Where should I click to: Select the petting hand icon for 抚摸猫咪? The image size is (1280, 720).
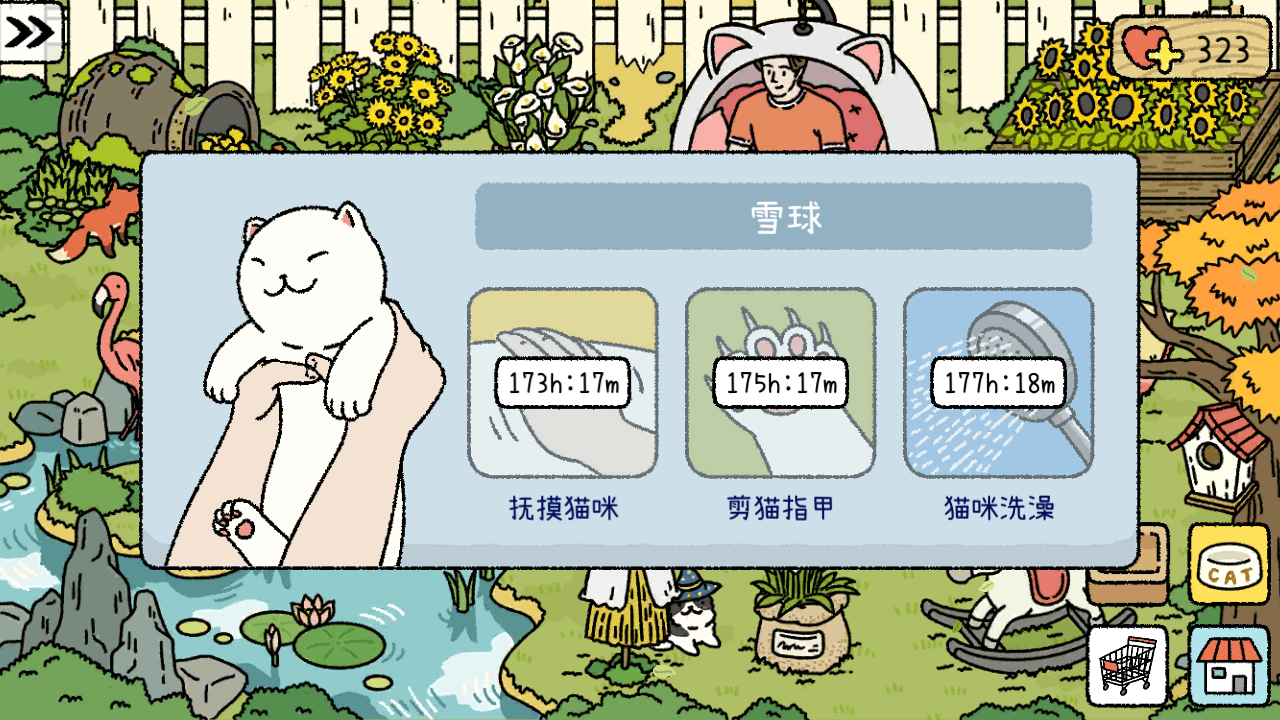tap(562, 383)
